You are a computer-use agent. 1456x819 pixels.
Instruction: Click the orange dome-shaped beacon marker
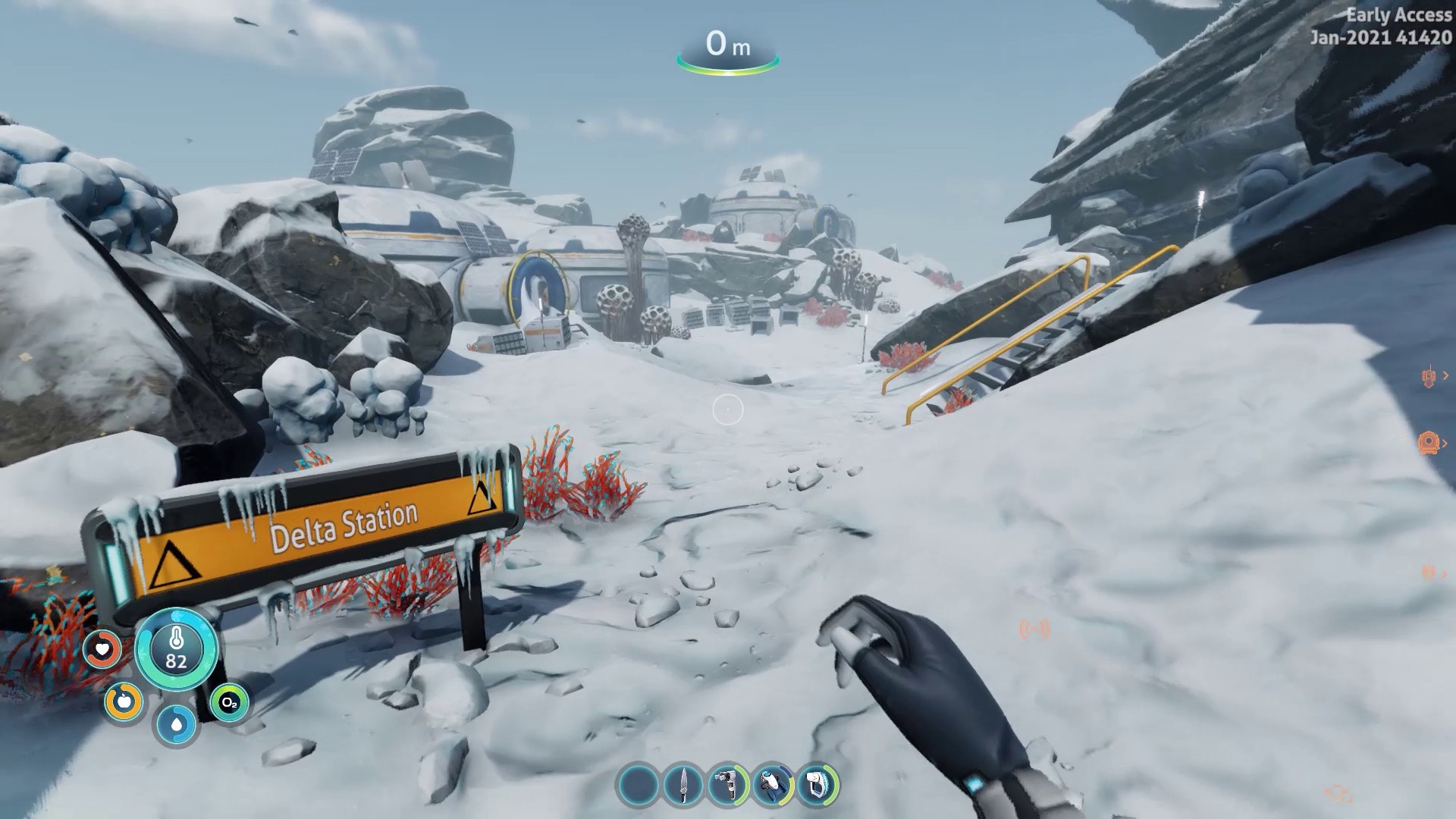click(1428, 442)
